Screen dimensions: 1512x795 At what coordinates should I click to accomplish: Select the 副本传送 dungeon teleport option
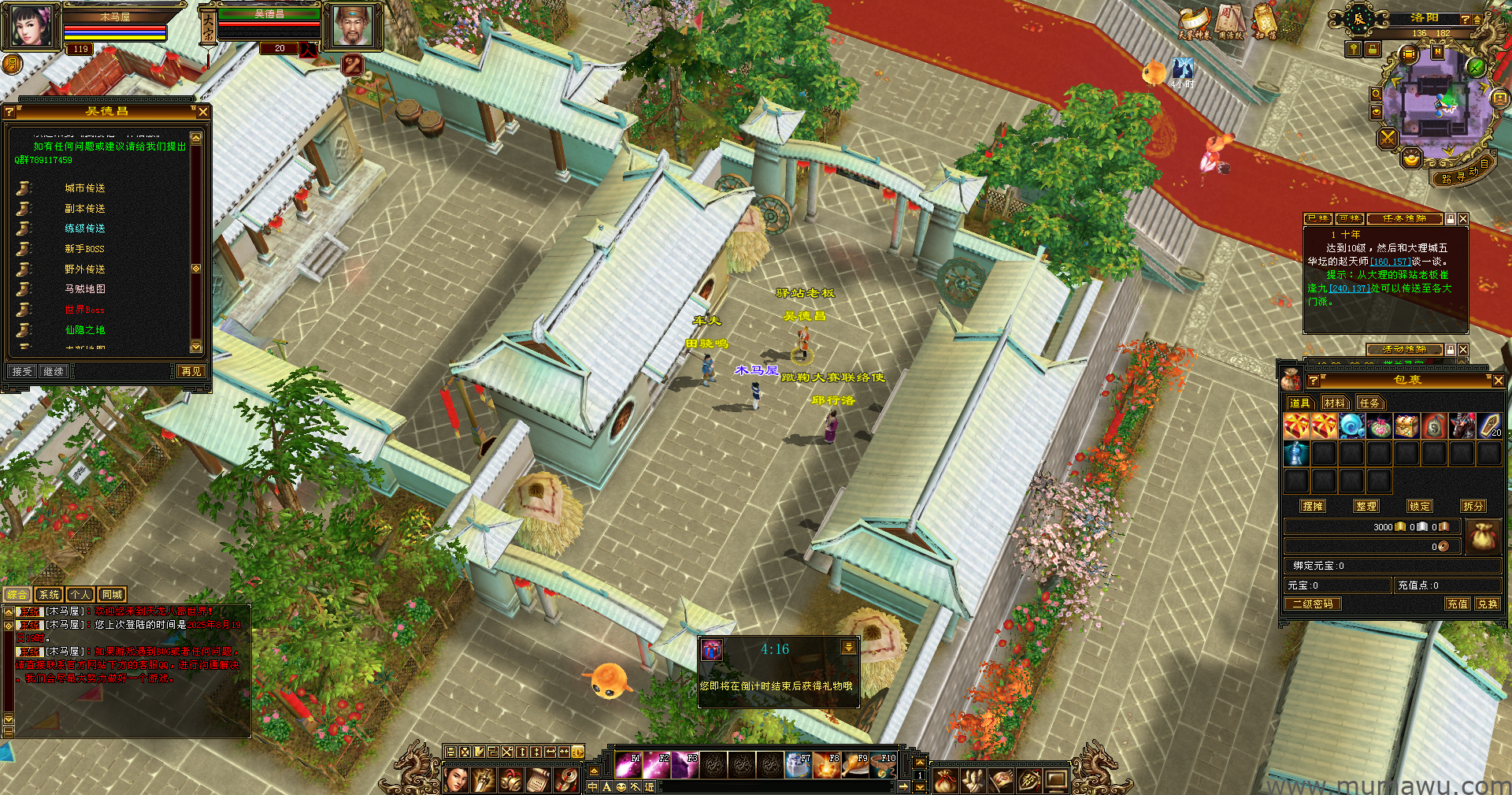(x=84, y=209)
